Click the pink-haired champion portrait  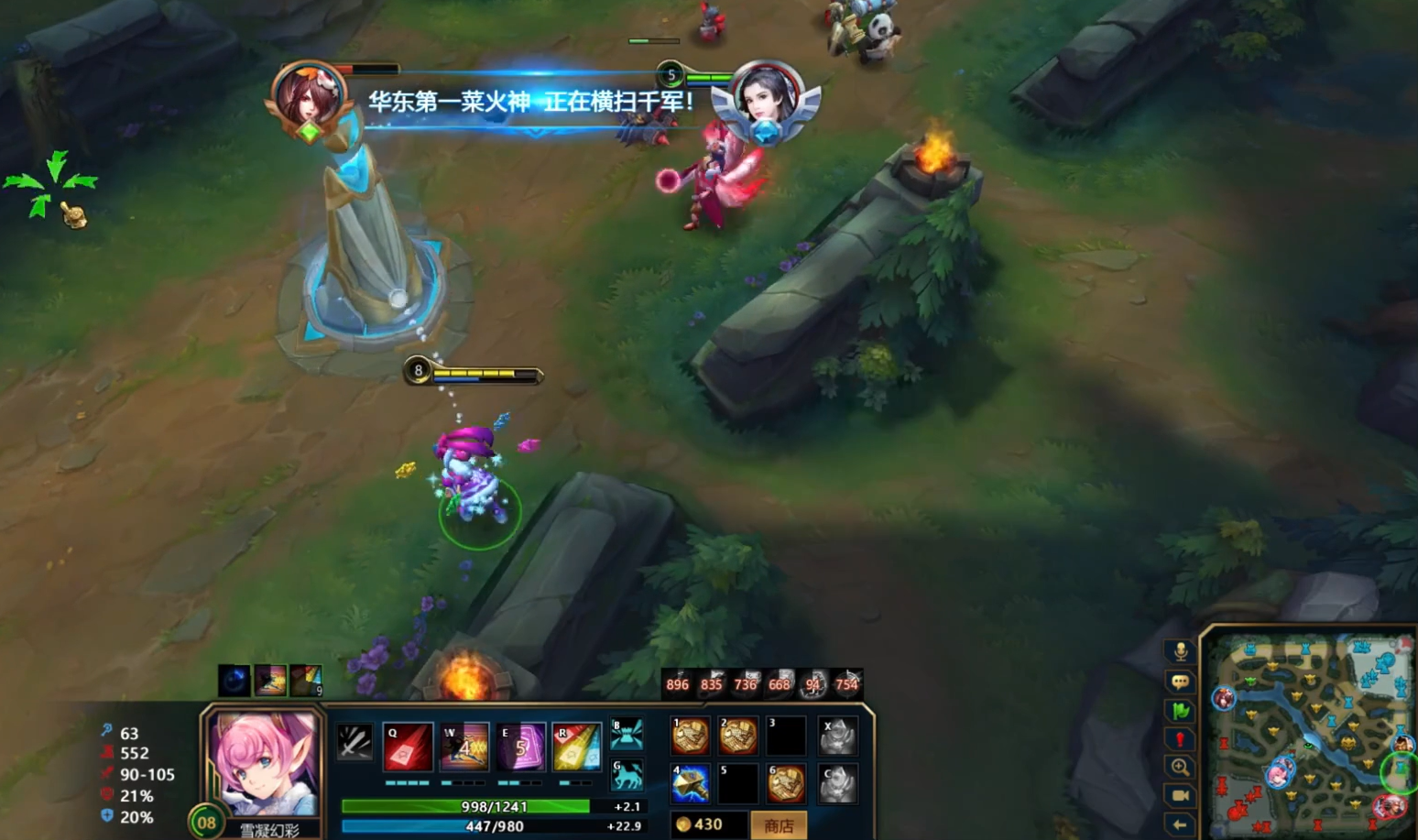(265, 763)
